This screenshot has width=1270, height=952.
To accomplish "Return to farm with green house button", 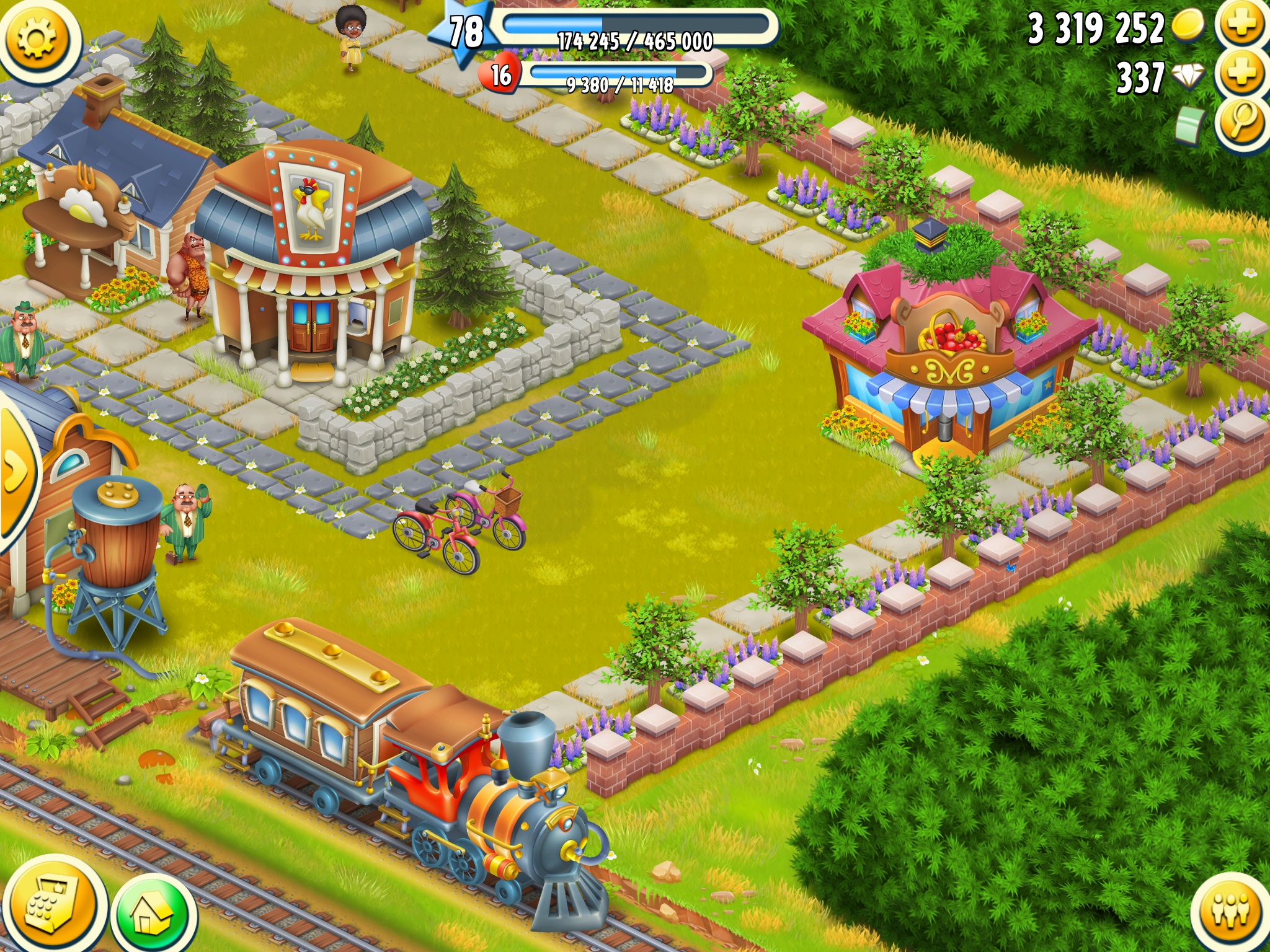I will coord(153,915).
